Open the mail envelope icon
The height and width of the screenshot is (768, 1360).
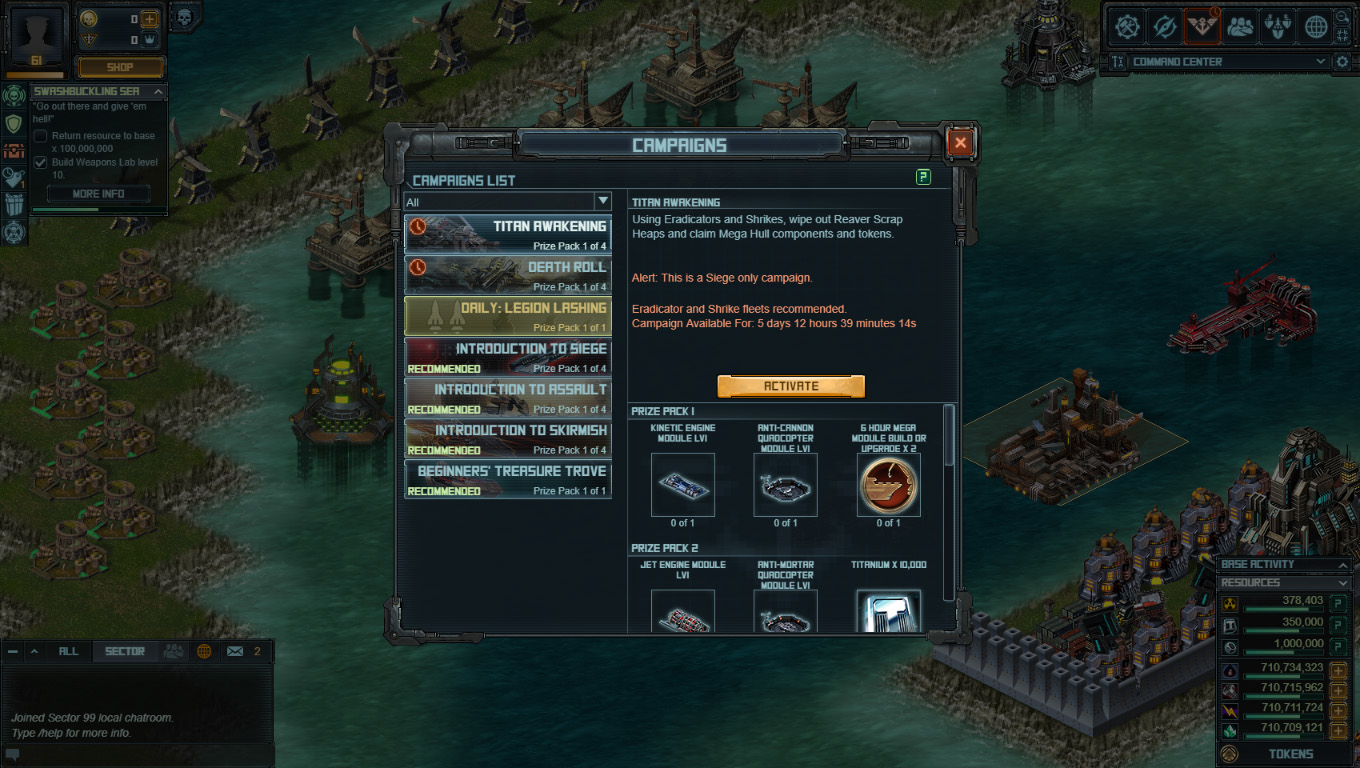click(x=235, y=651)
